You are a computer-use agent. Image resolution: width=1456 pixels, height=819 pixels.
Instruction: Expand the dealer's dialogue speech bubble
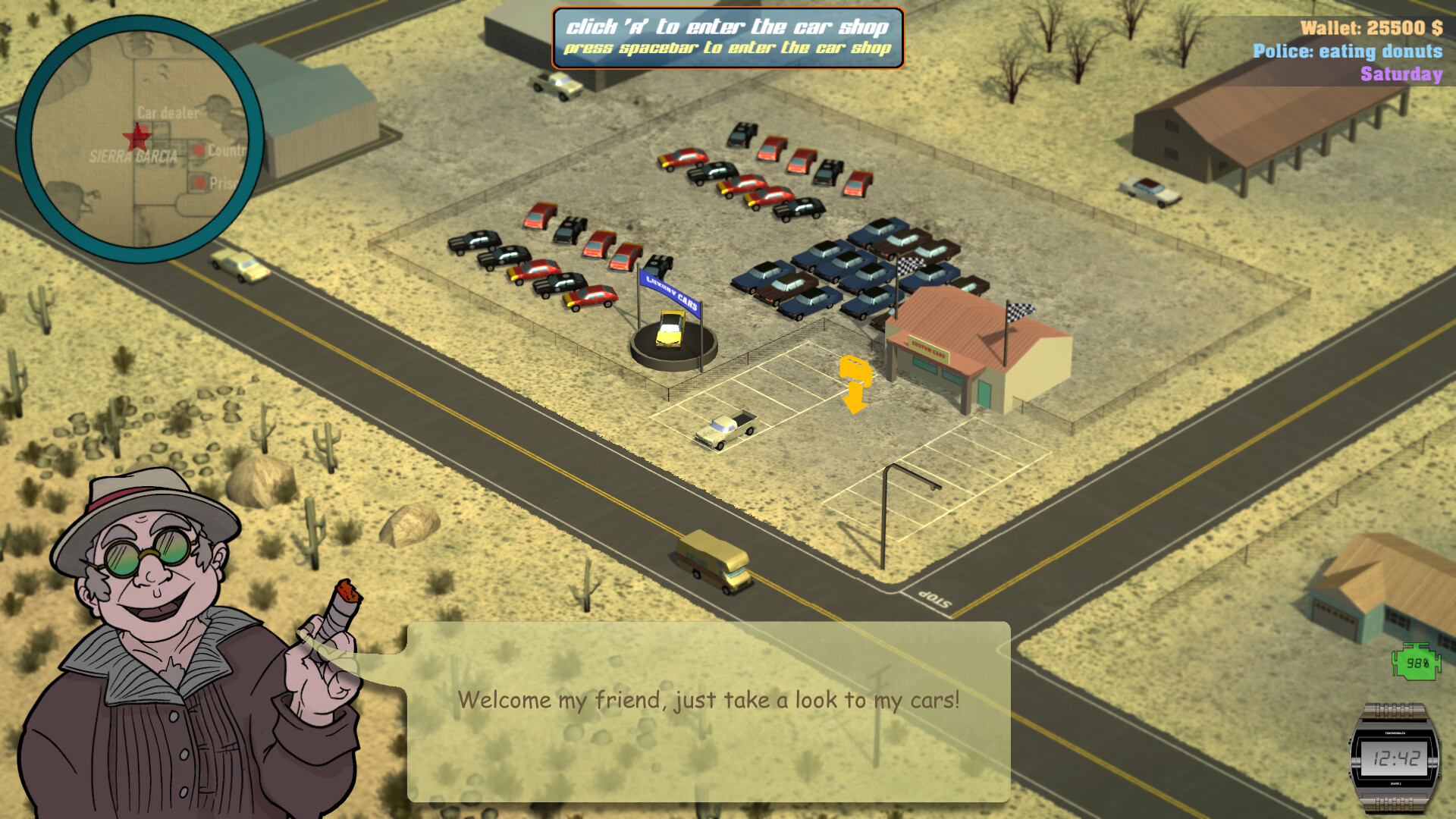709,713
